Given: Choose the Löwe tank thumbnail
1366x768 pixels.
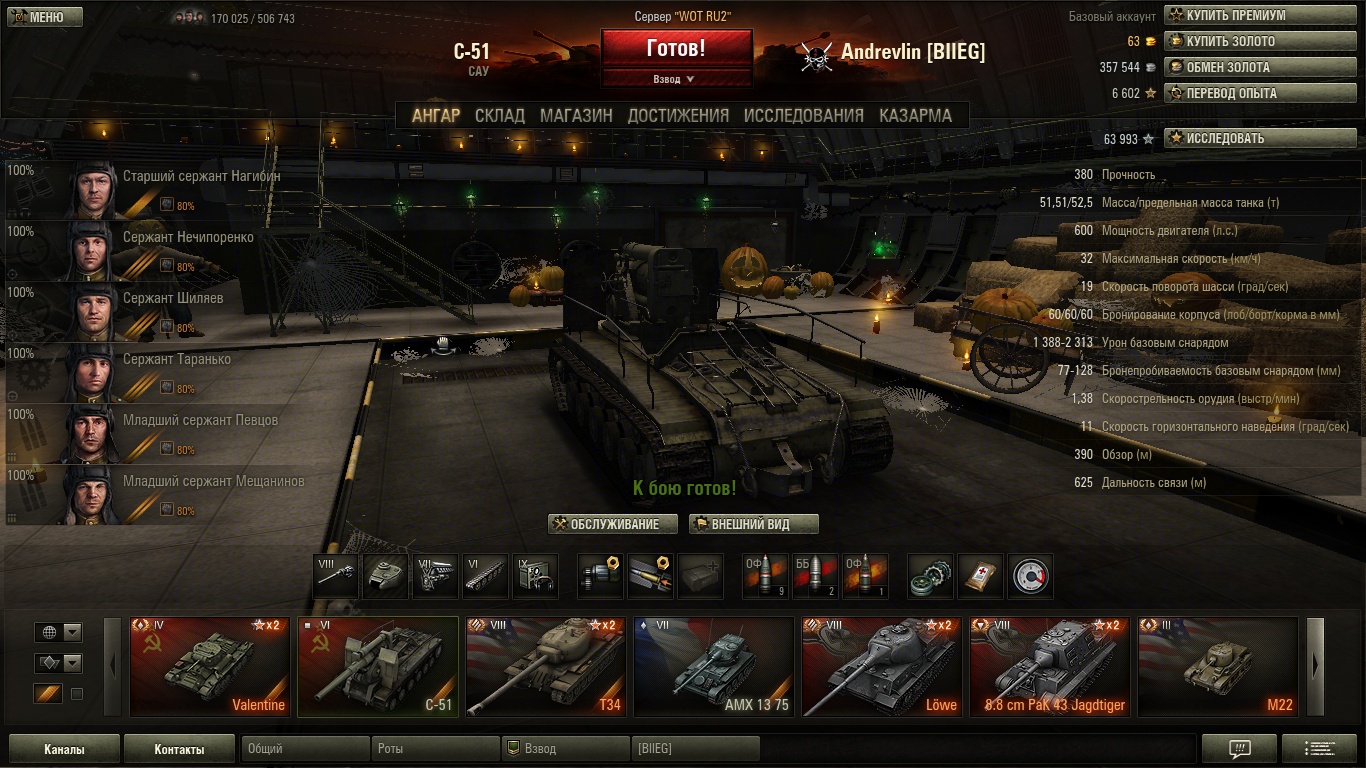Looking at the screenshot, I should point(881,667).
